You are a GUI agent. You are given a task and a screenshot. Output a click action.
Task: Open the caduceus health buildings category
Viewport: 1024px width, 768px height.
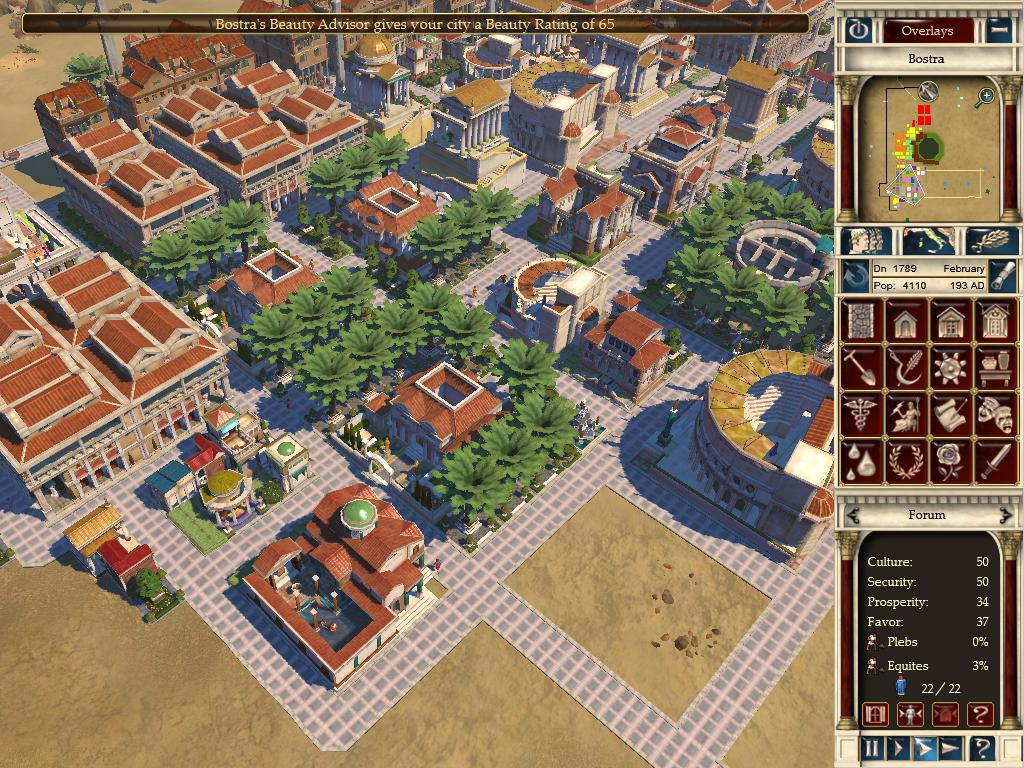[859, 414]
